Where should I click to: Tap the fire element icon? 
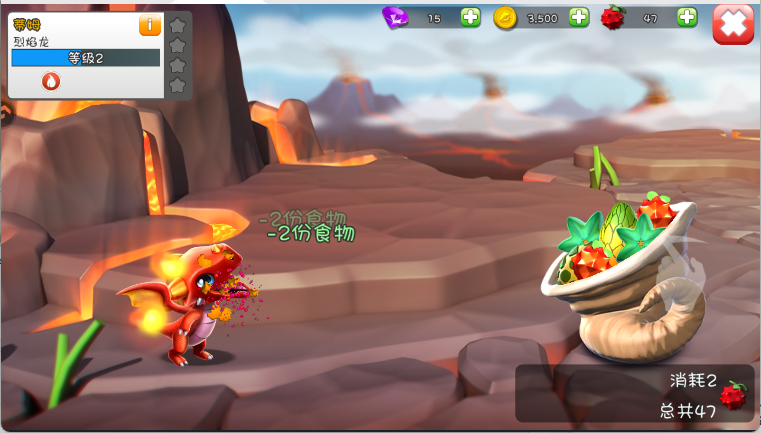[x=51, y=82]
